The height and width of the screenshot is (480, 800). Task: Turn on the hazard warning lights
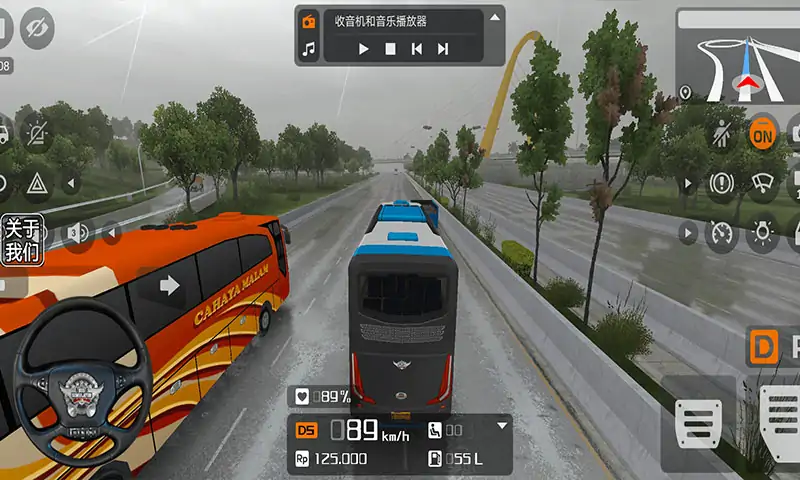[x=37, y=183]
